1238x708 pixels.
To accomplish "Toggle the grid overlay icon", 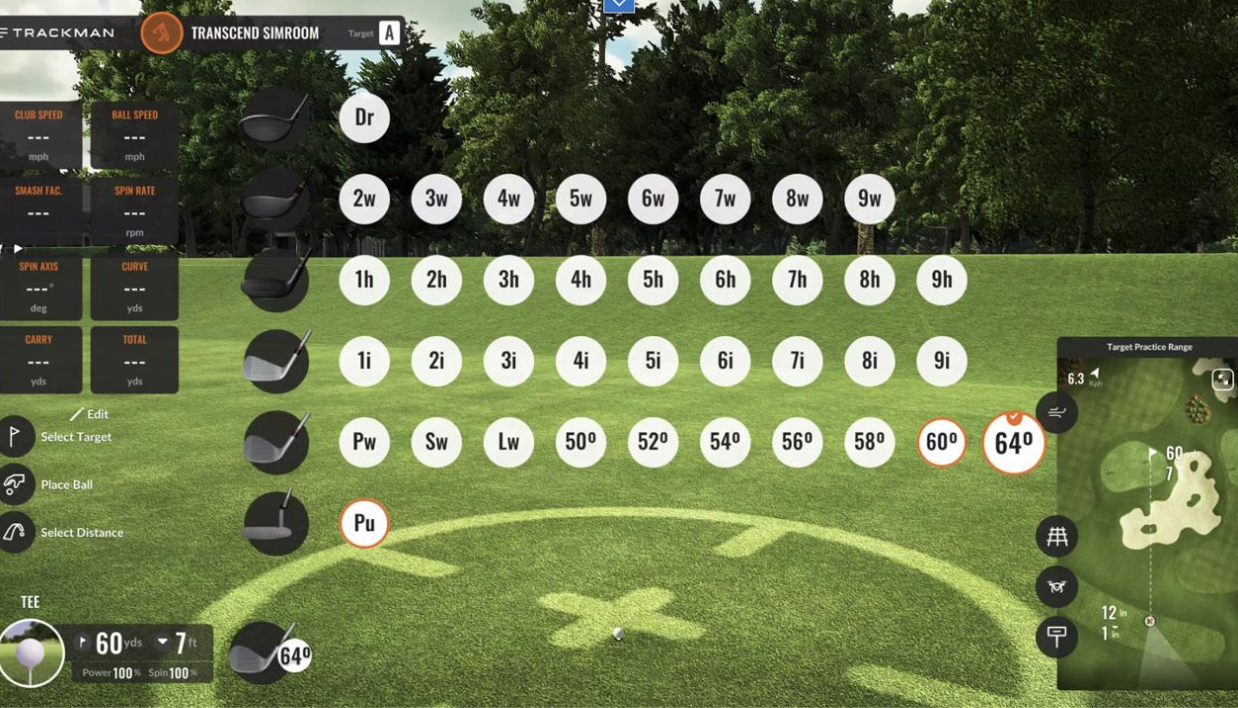I will (x=1056, y=537).
